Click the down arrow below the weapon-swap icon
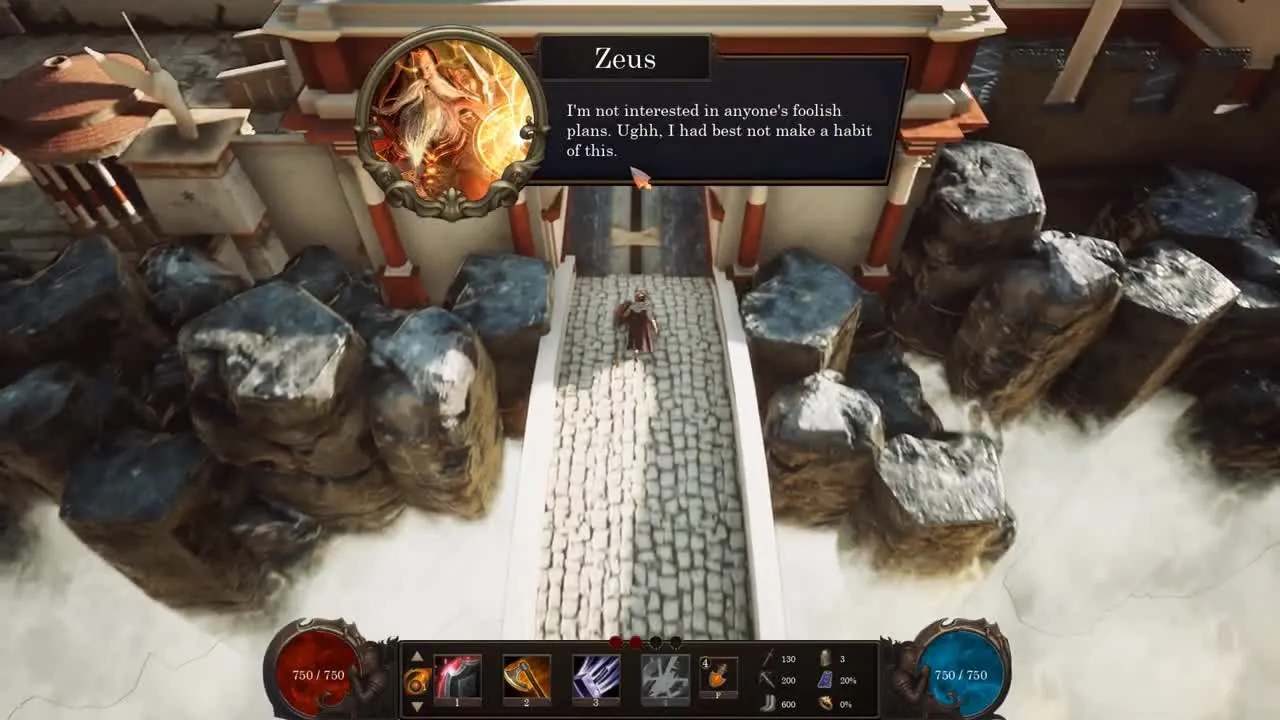The image size is (1280, 720). click(x=417, y=706)
